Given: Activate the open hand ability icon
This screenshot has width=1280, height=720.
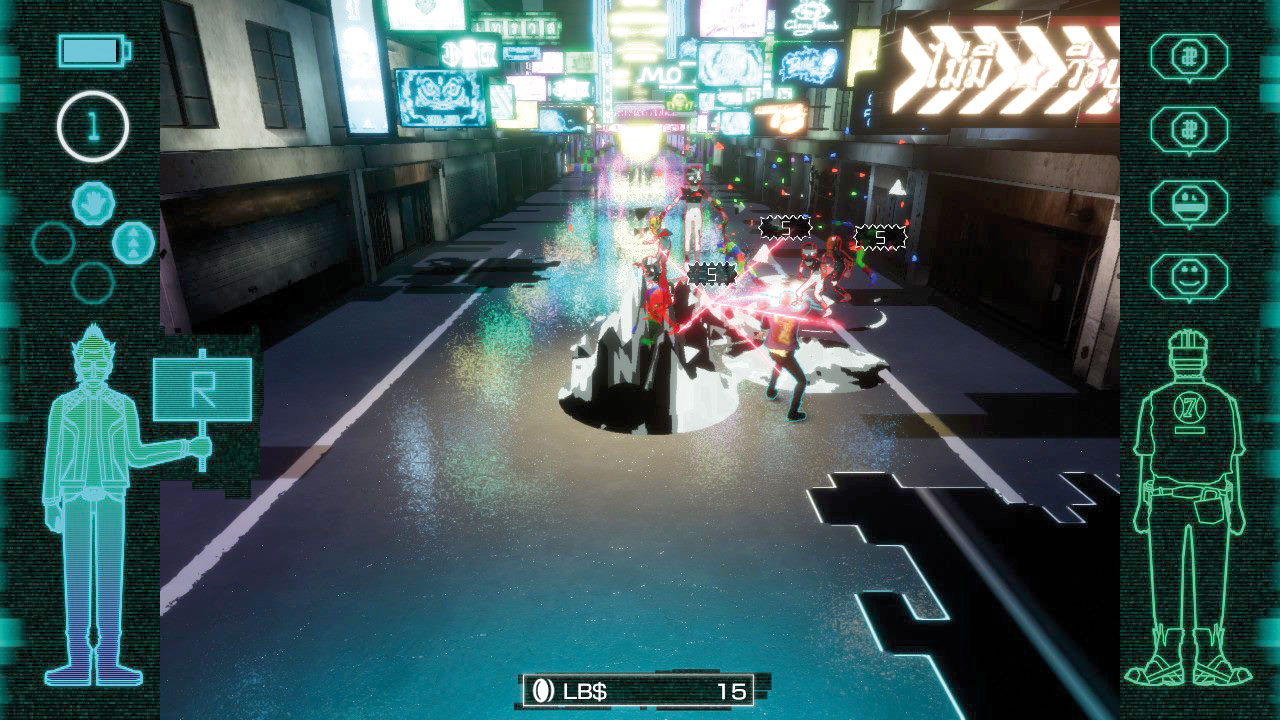Looking at the screenshot, I should tap(93, 204).
